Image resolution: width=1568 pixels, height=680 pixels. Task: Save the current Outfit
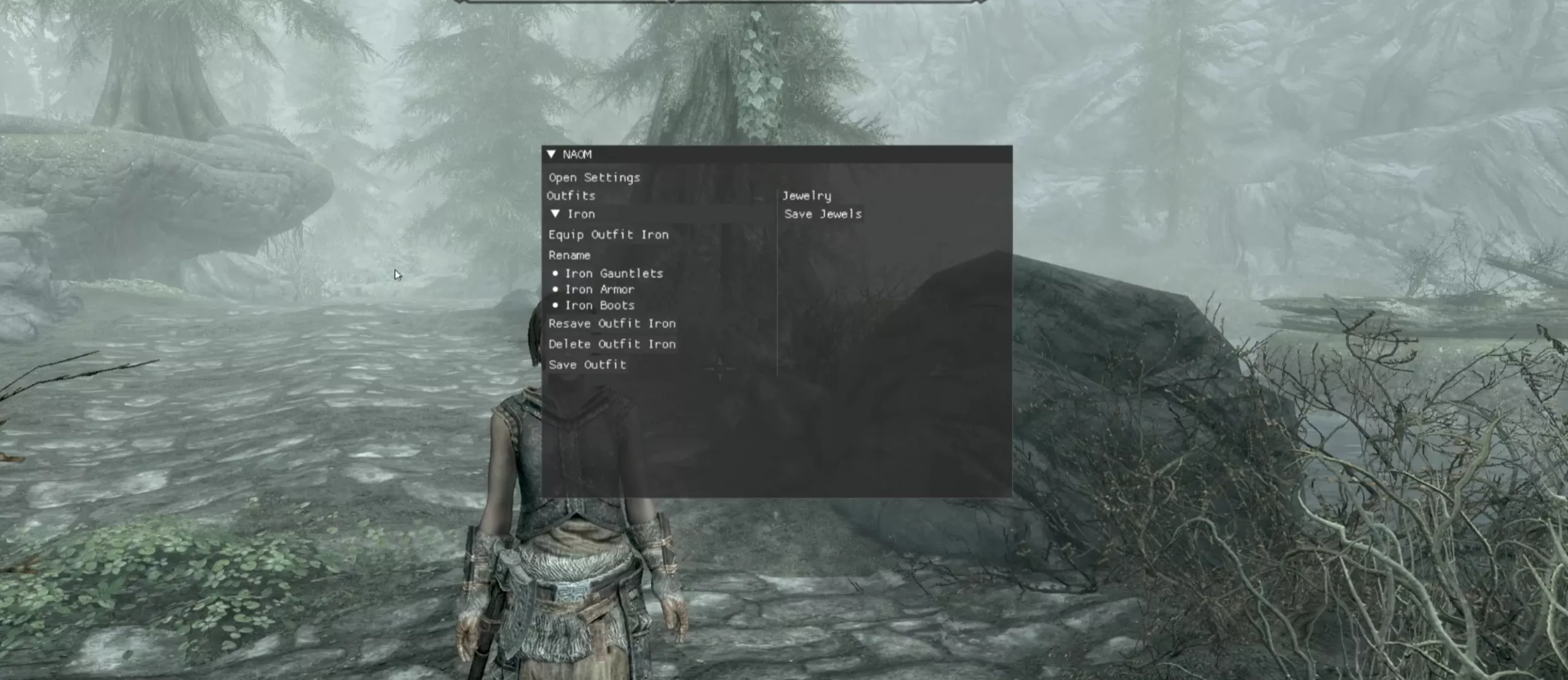(588, 364)
